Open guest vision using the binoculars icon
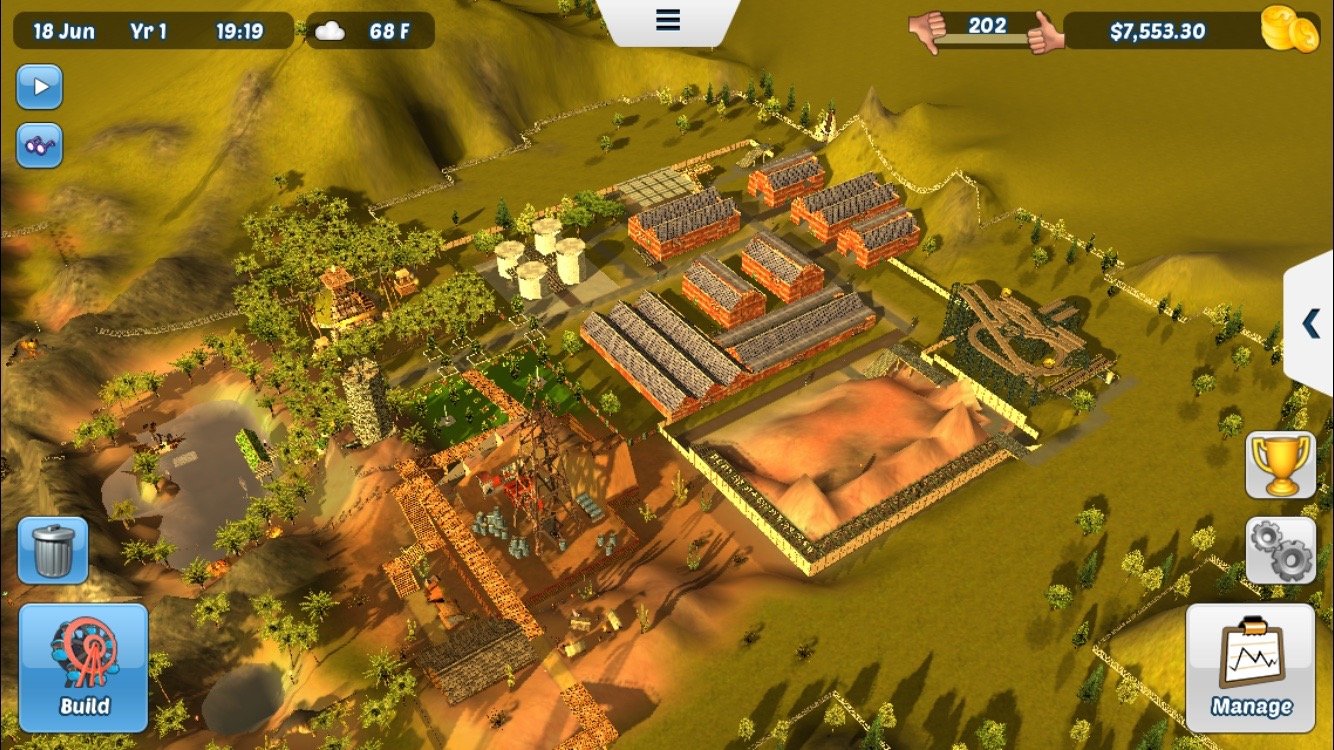The width and height of the screenshot is (1334, 750). (38, 146)
